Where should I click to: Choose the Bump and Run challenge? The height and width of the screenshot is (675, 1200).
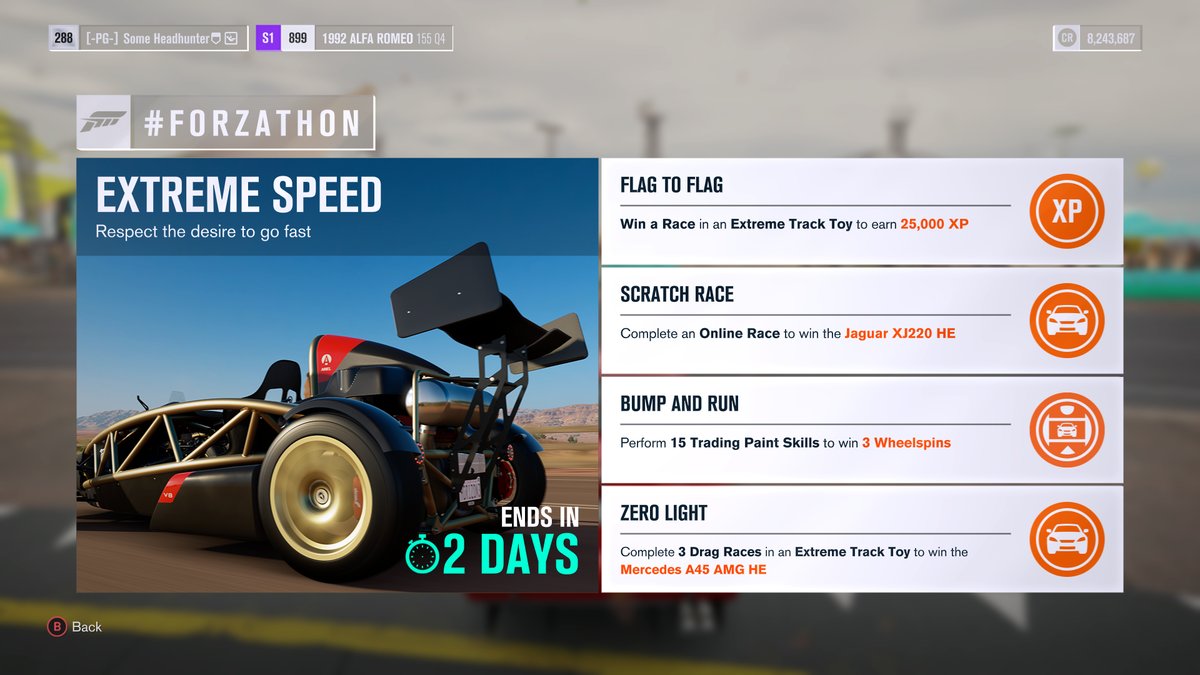click(815, 430)
